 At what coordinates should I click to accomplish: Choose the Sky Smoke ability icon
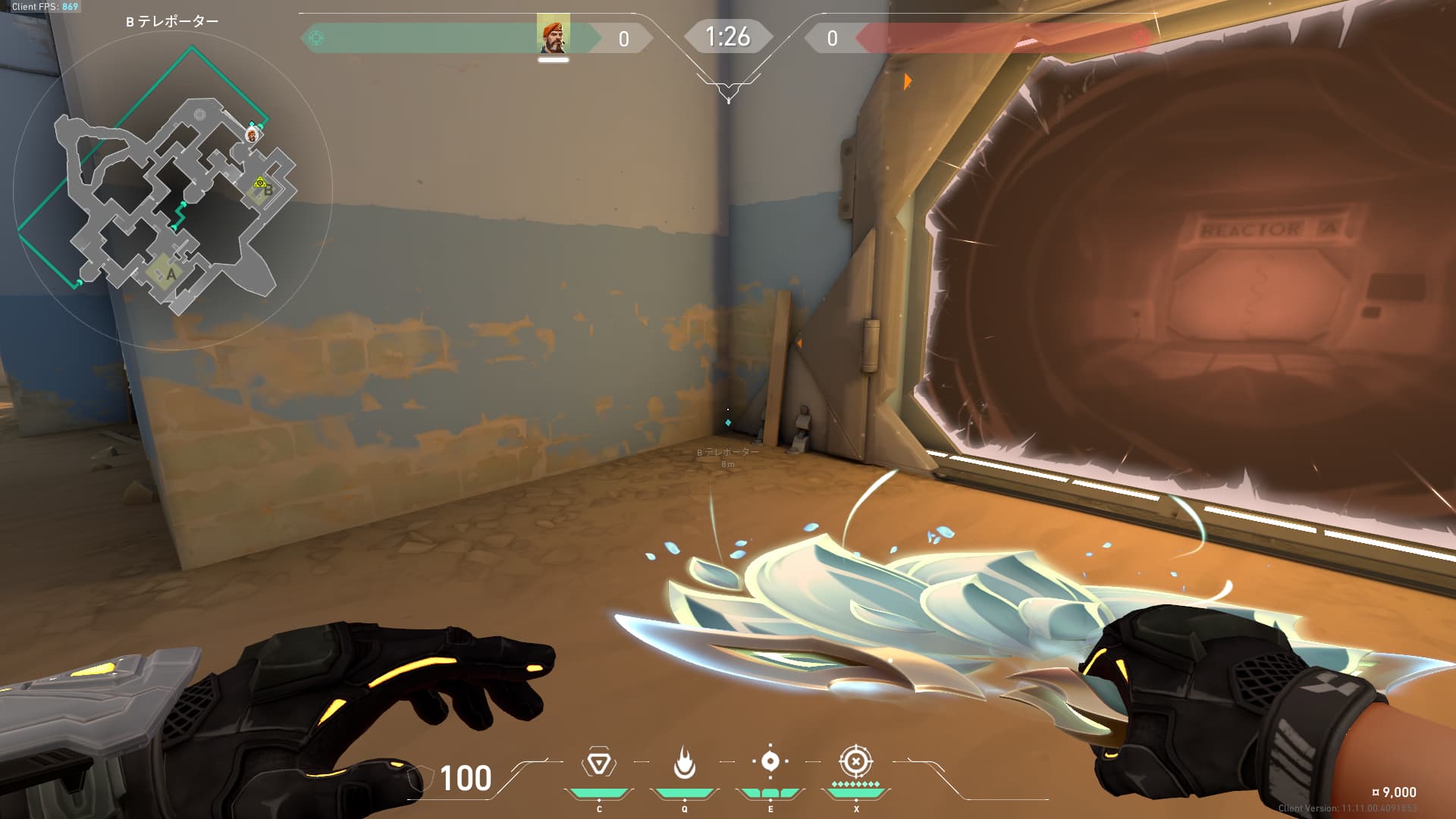(x=770, y=761)
